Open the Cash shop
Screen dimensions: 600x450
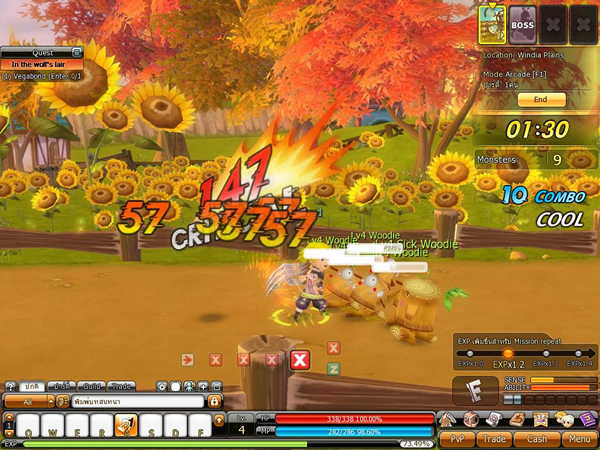(x=536, y=438)
